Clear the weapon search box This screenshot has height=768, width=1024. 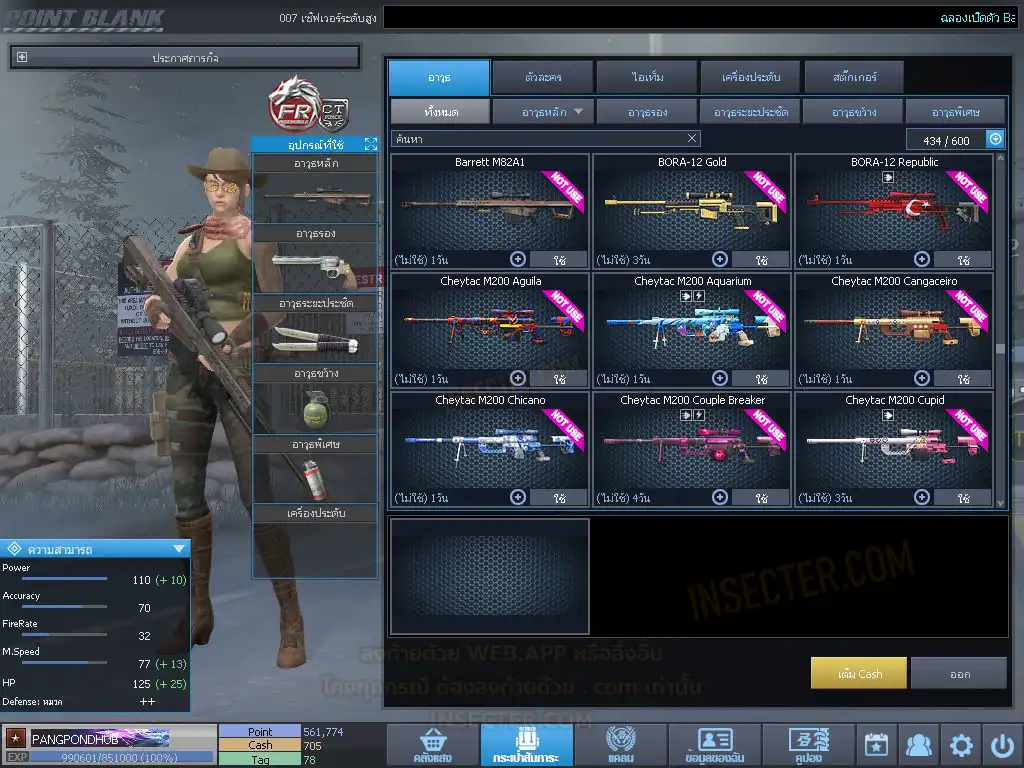692,139
